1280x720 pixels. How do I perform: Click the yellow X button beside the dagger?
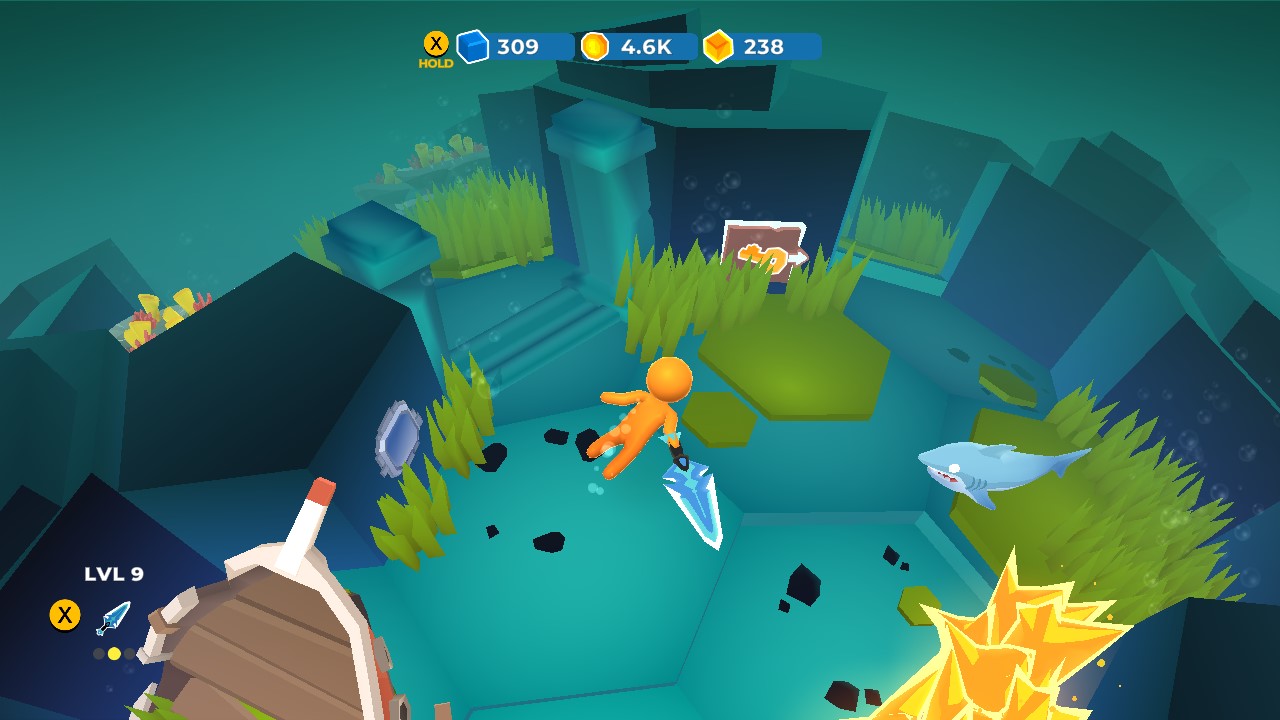pos(66,615)
